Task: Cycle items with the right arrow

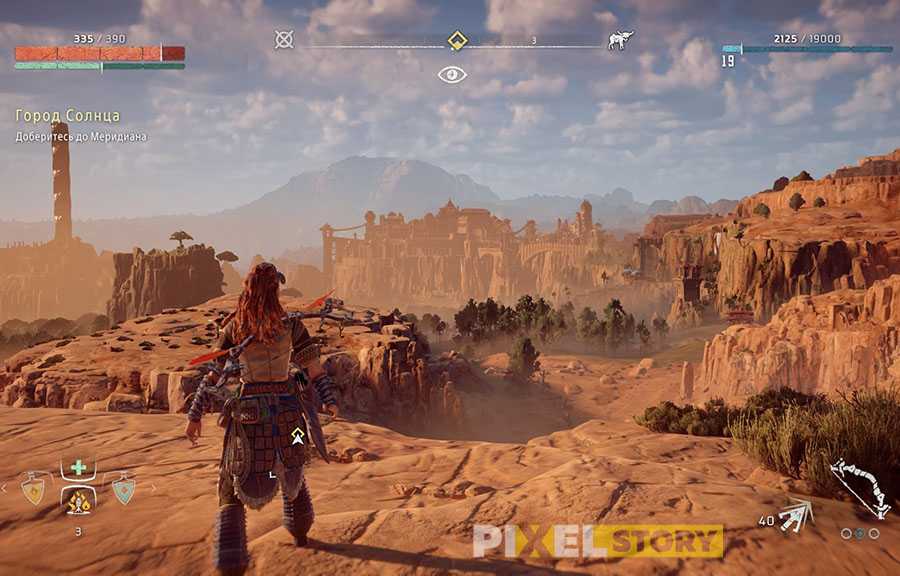Action: tap(153, 489)
